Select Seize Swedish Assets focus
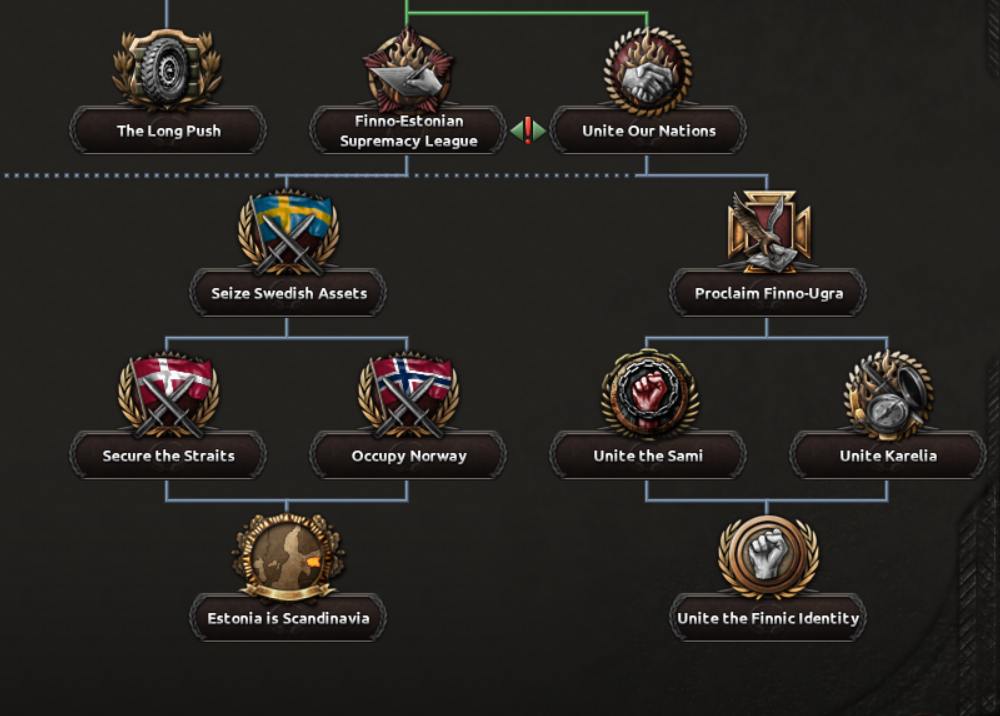The width and height of the screenshot is (1000, 716). point(288,293)
